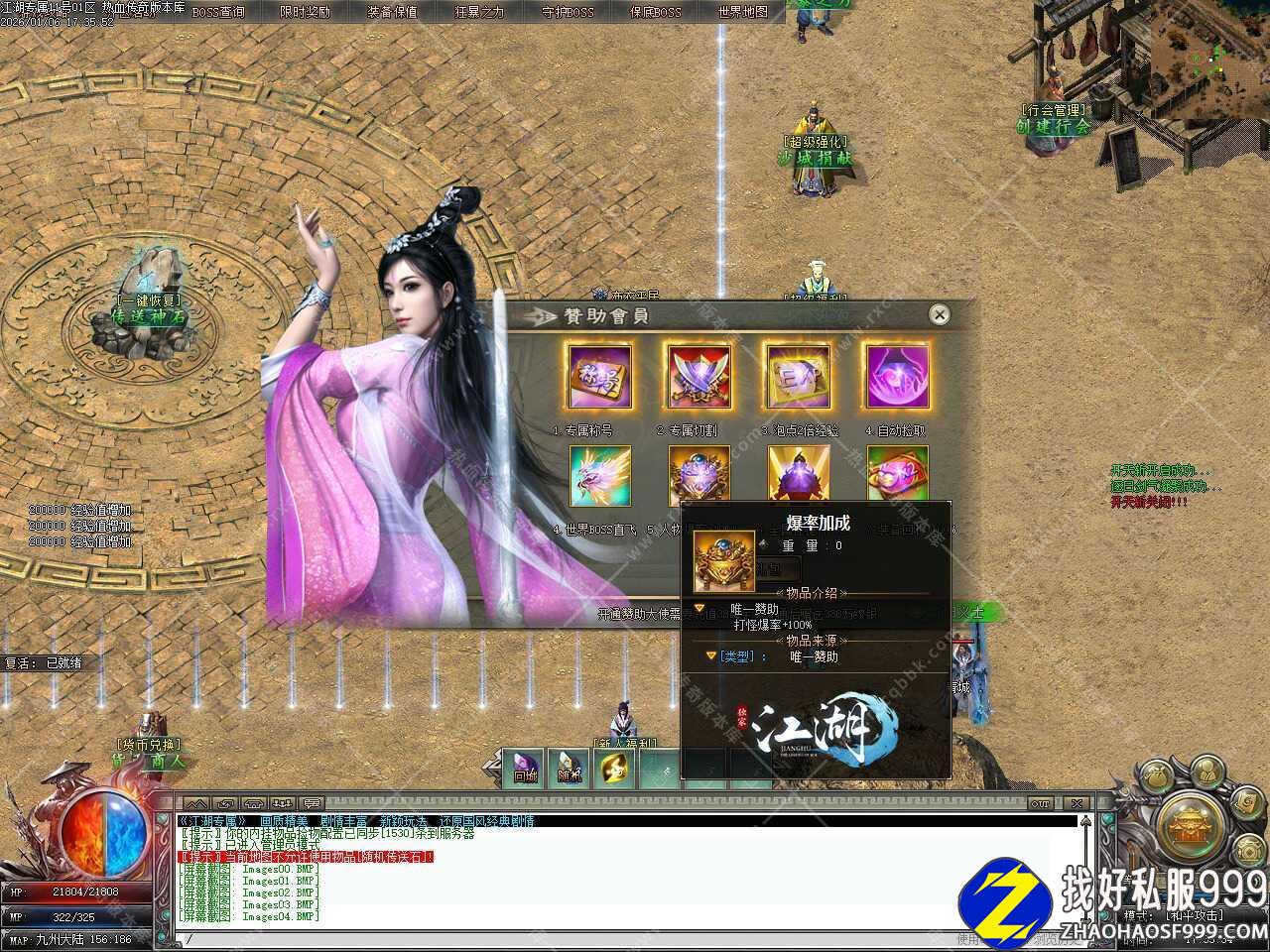Use the 随机 random teleport stone slot
Image resolution: width=1270 pixels, height=952 pixels.
click(569, 770)
